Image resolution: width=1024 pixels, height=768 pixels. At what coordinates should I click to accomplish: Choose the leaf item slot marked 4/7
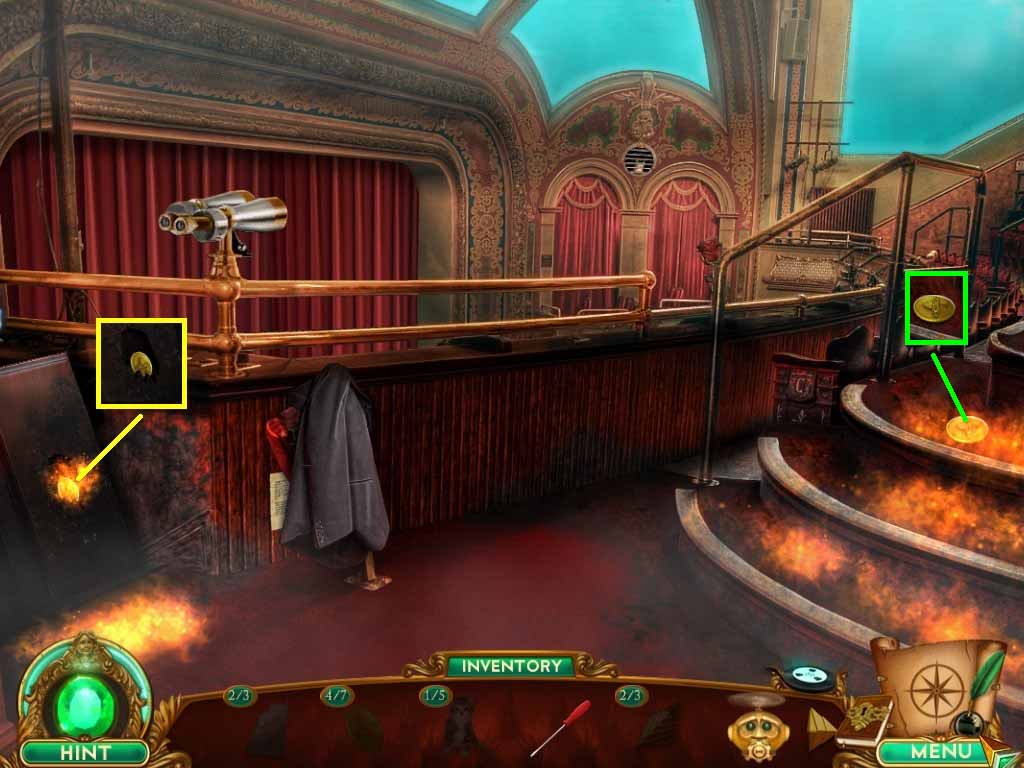[x=364, y=729]
